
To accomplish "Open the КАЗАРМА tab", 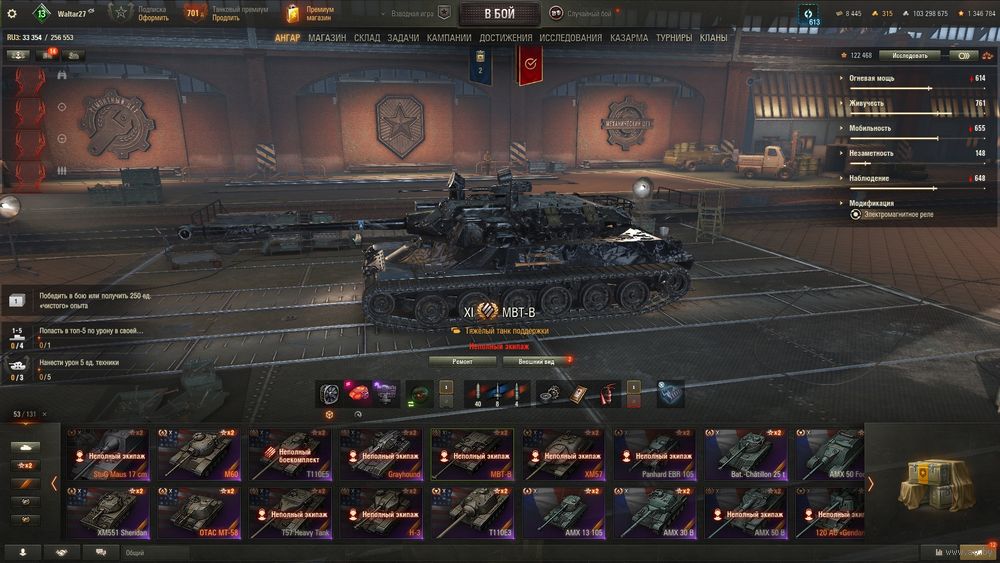I will tap(629, 38).
